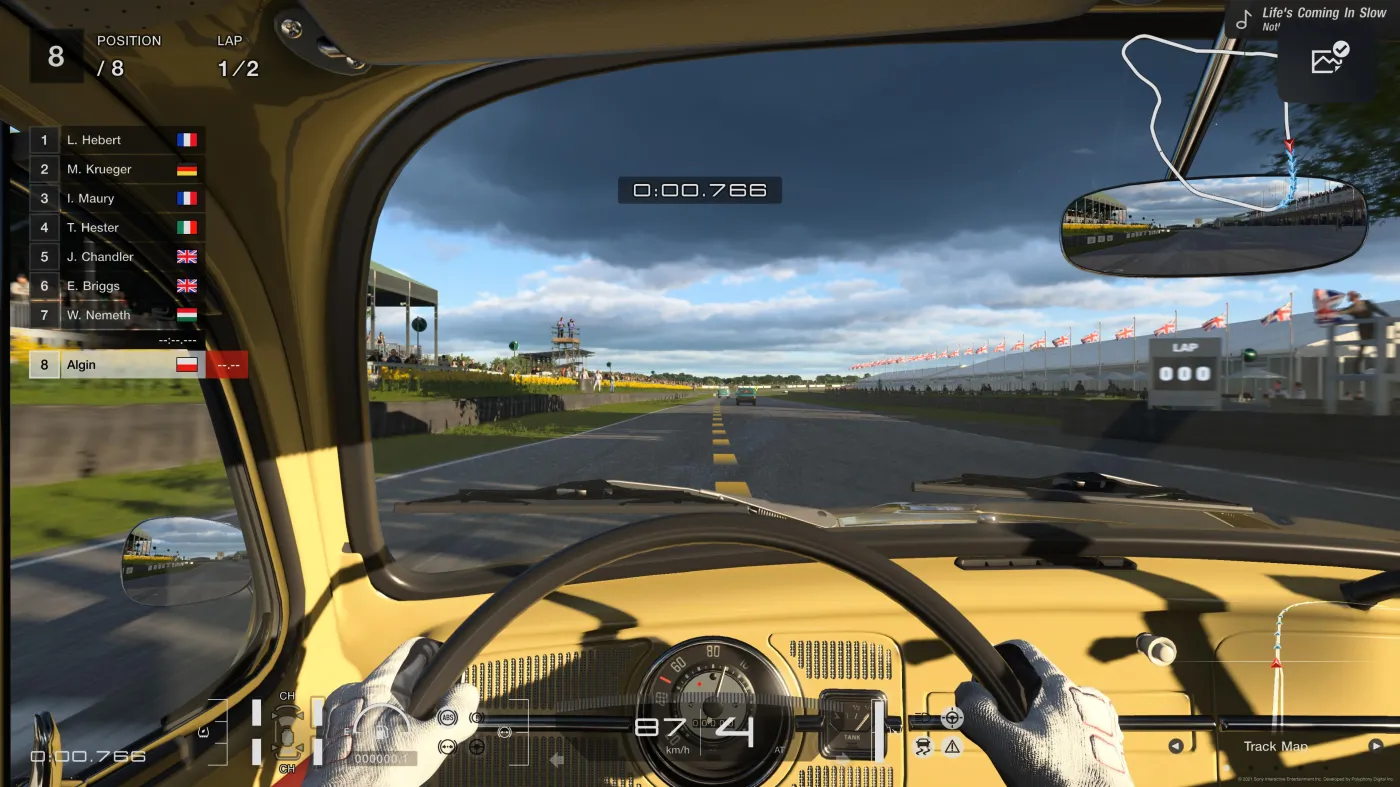Select the Track Map label
The image size is (1400, 787).
(x=1274, y=746)
